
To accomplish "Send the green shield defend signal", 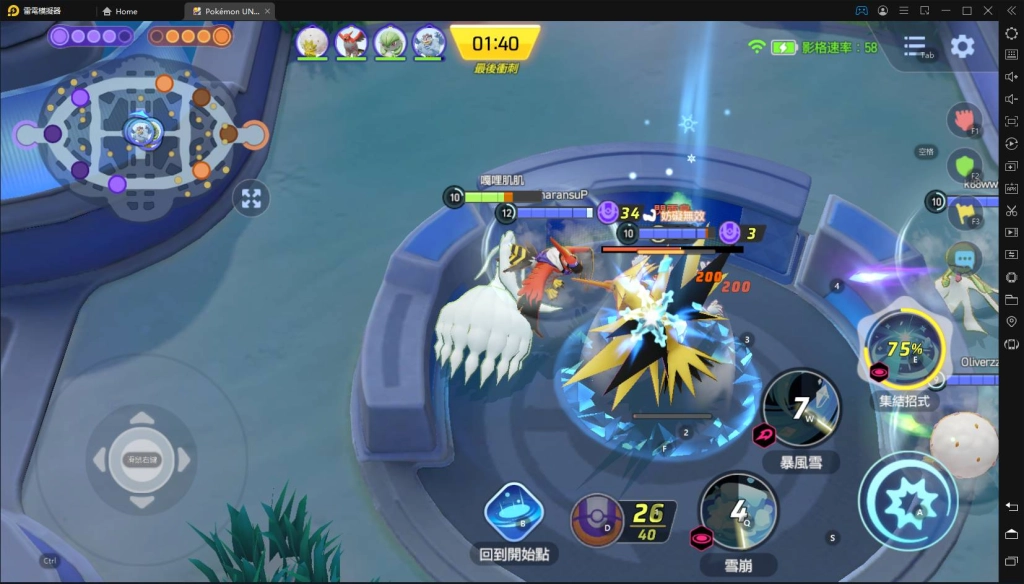I will click(x=964, y=165).
